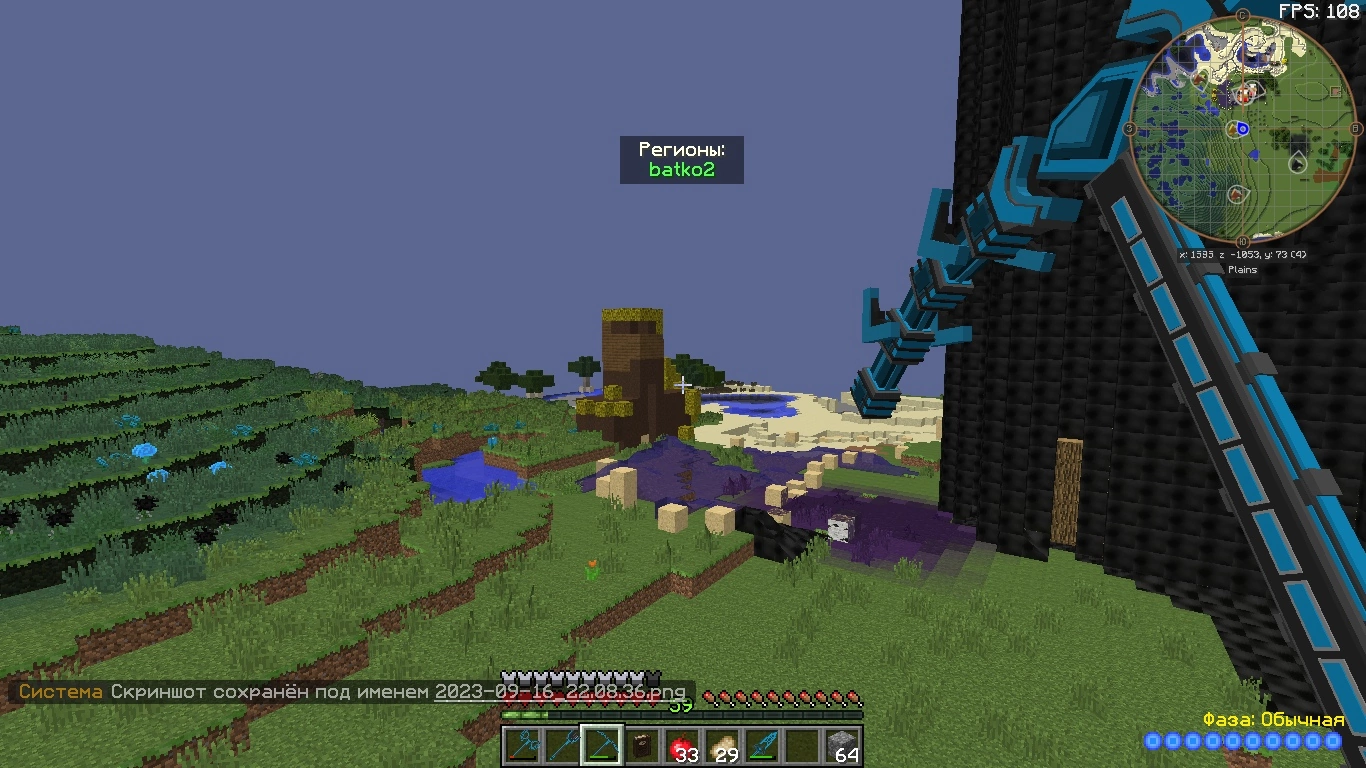The height and width of the screenshot is (768, 1366).
Task: Select the cobblestone stack of 64
Action: tap(842, 746)
